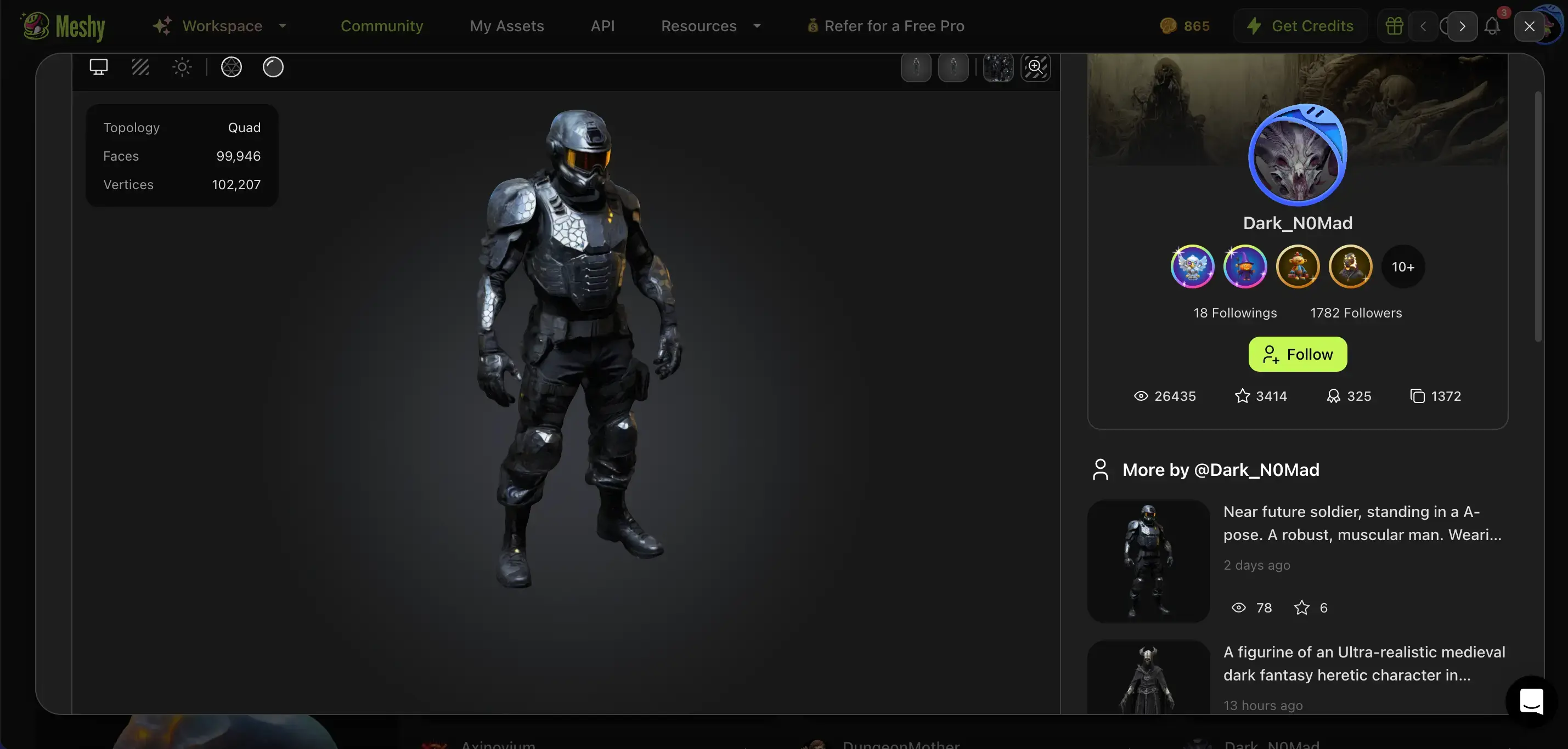Switch to the texture map preview tile
The height and width of the screenshot is (749, 1568).
[997, 67]
